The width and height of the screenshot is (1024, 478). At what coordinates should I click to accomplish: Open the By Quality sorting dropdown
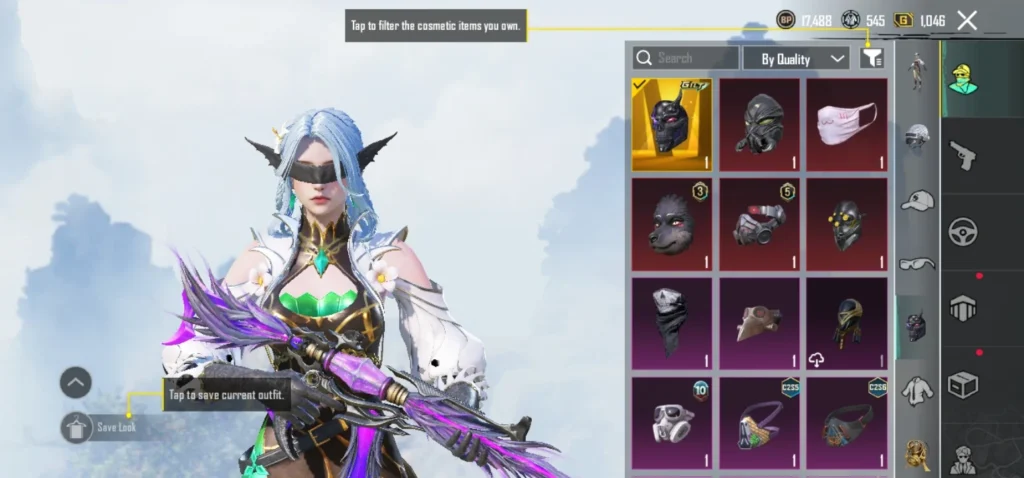click(796, 59)
